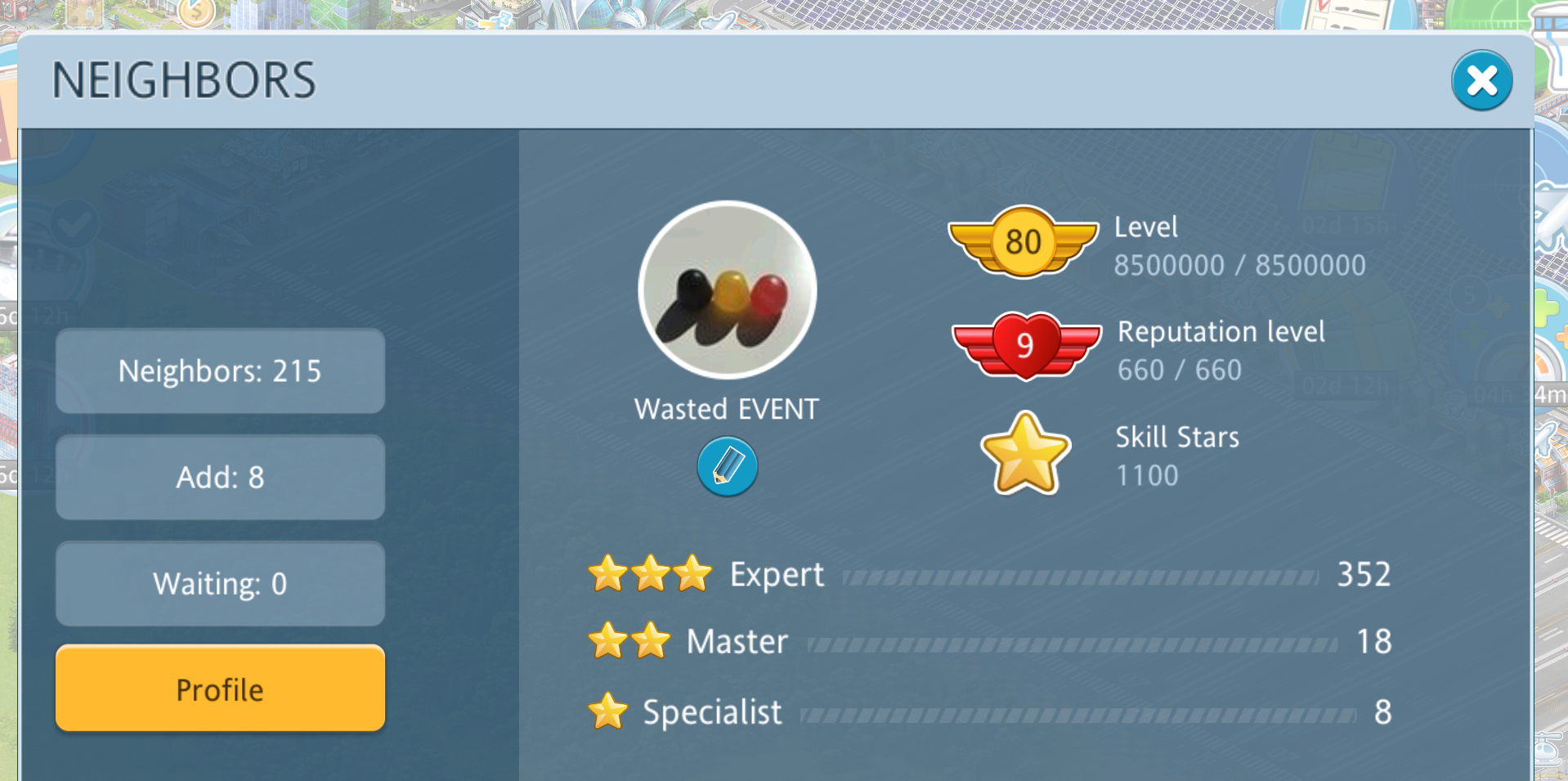
Task: Click the Wasted EVENT profile avatar
Action: (x=727, y=290)
